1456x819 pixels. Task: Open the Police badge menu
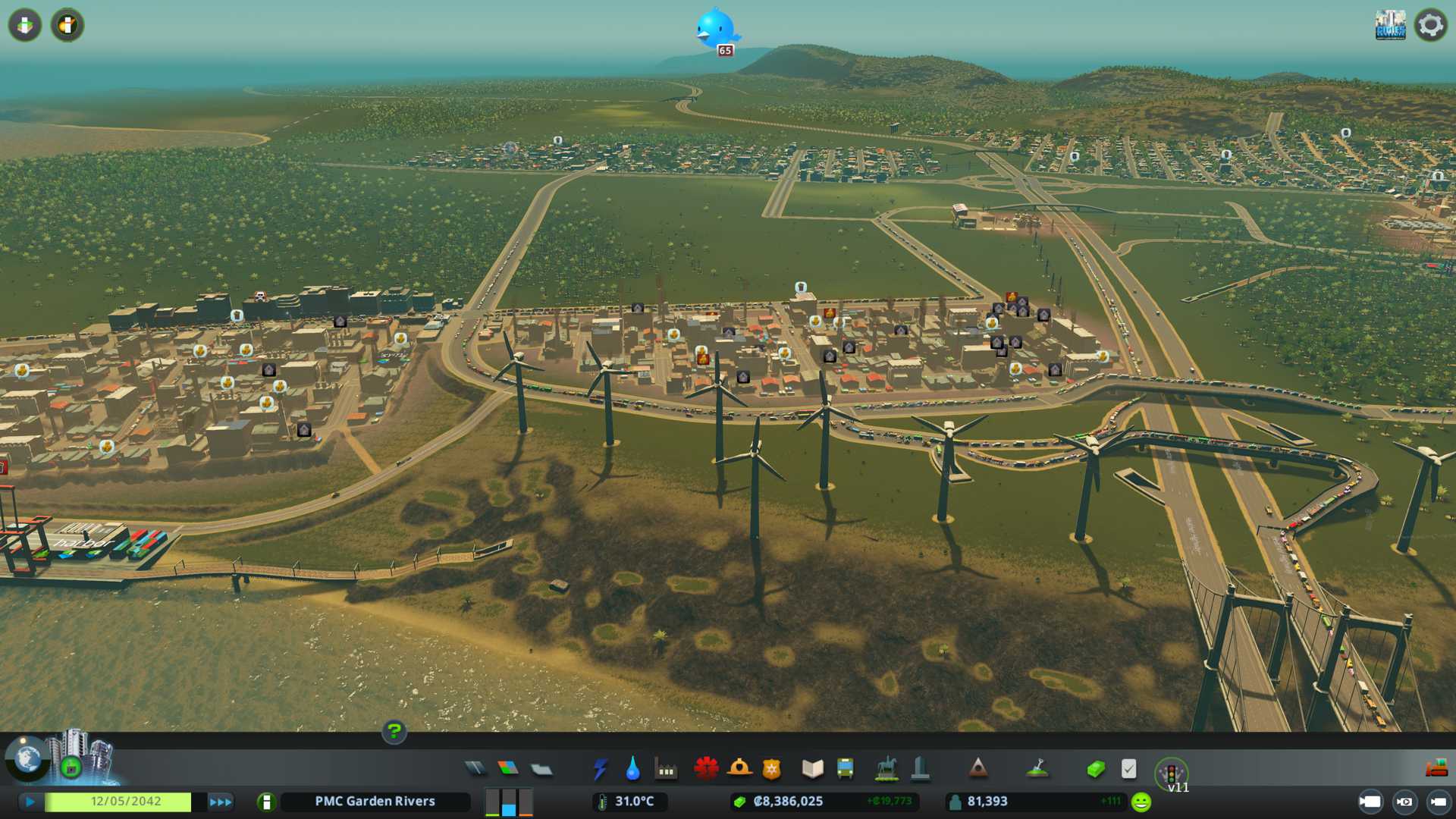pyautogui.click(x=771, y=769)
